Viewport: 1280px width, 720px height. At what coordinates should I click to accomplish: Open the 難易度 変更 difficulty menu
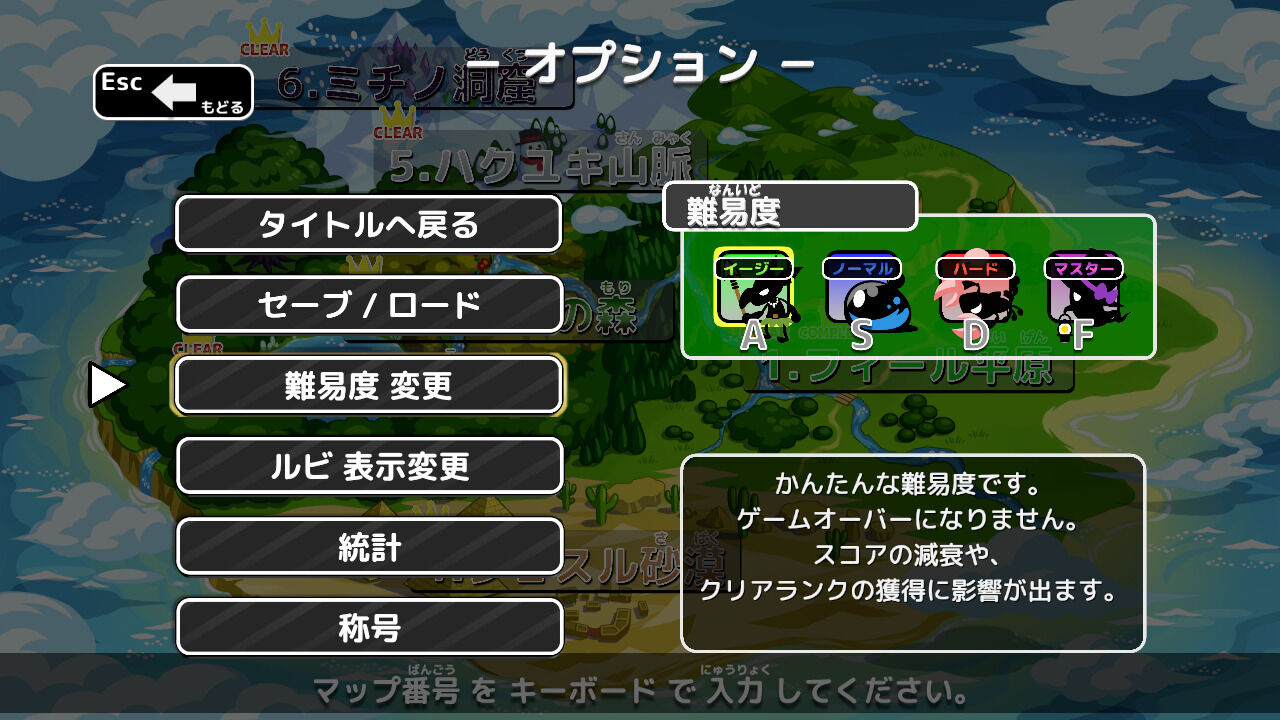click(x=369, y=385)
